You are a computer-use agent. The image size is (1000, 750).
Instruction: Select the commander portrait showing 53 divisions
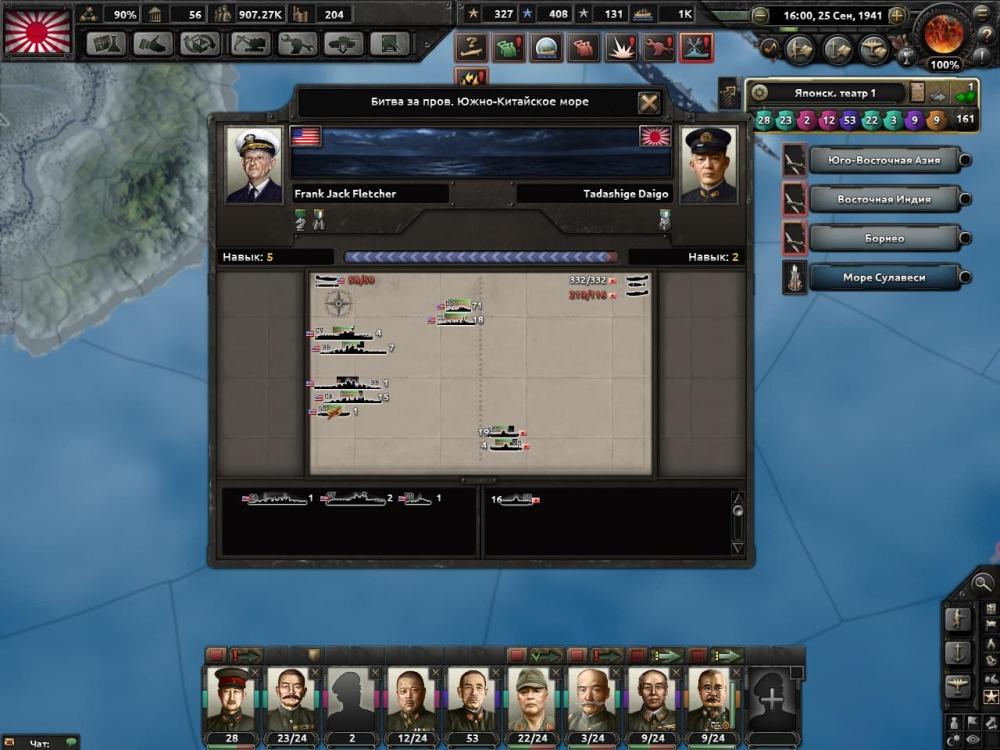tap(472, 699)
